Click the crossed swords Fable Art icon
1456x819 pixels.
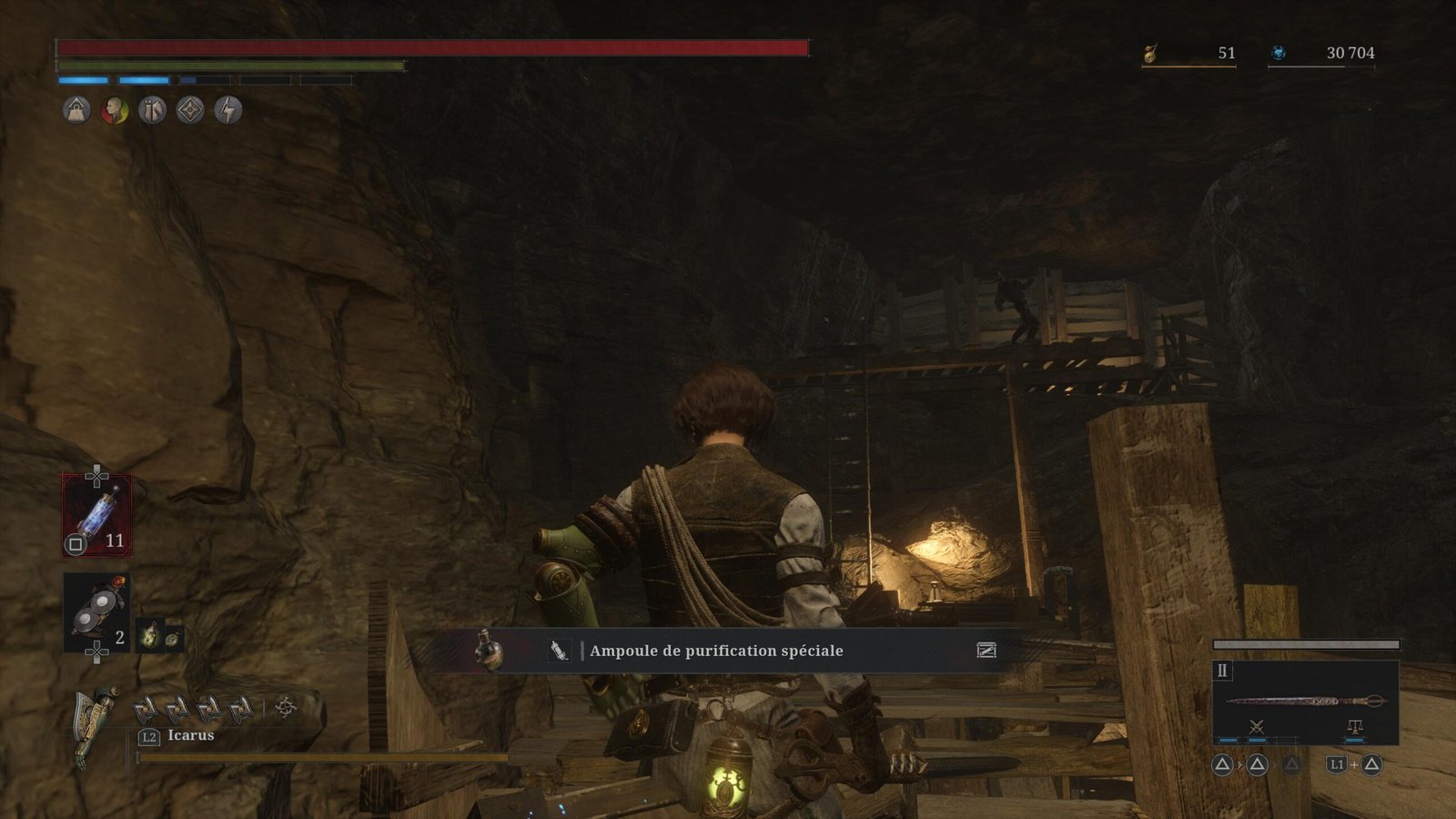coord(1257,726)
